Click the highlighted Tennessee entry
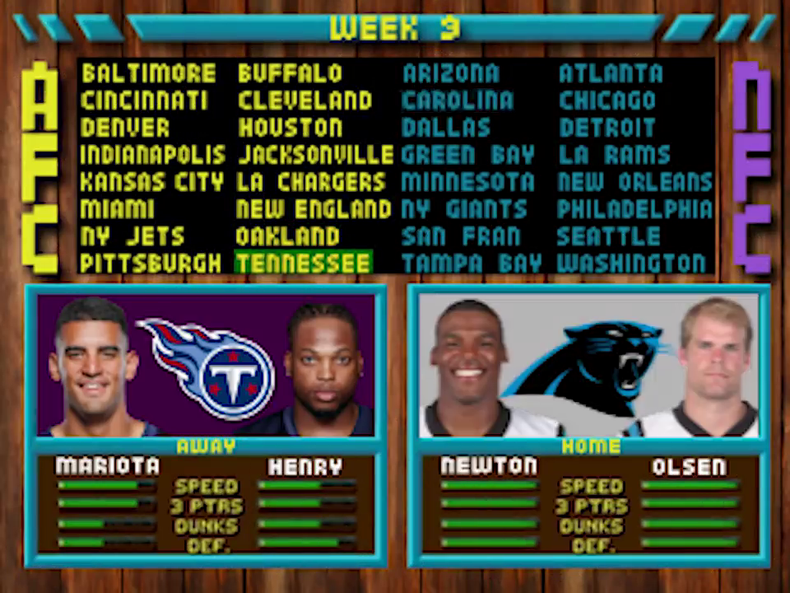The width and height of the screenshot is (790, 593). (304, 263)
